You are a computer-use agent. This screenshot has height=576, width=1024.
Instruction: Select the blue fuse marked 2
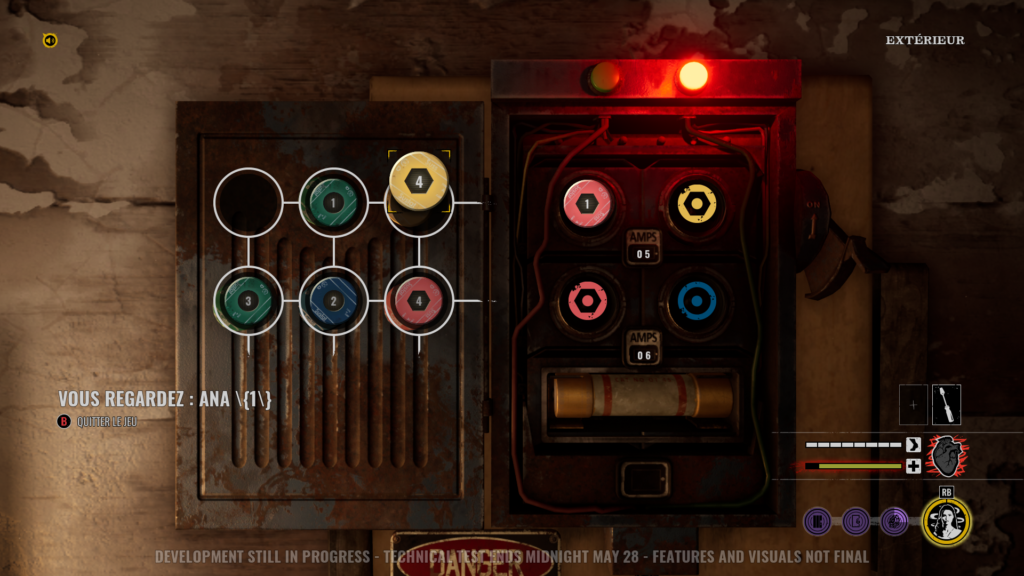(x=334, y=300)
